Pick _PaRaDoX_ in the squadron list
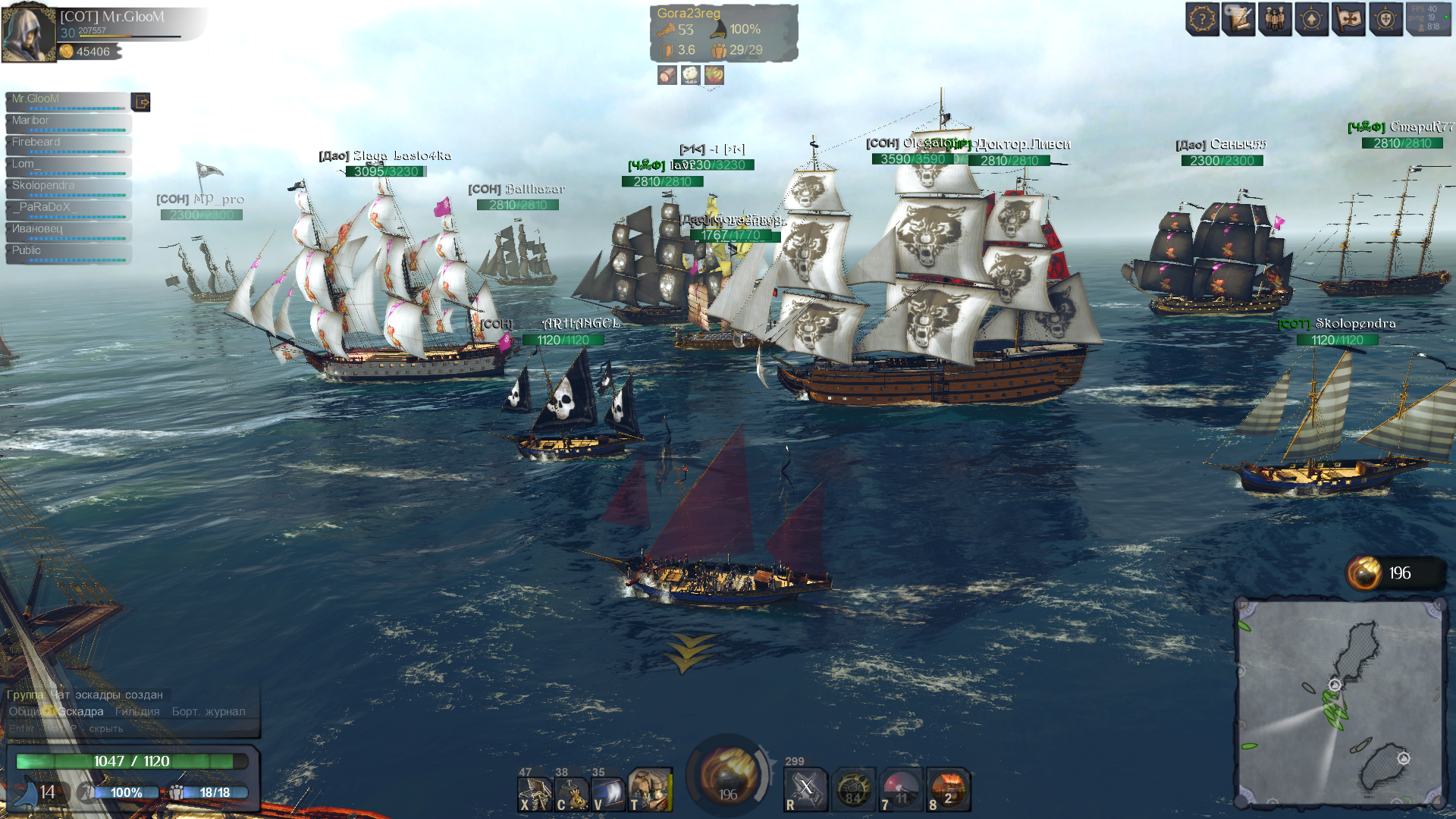Image resolution: width=1456 pixels, height=819 pixels. tap(67, 208)
